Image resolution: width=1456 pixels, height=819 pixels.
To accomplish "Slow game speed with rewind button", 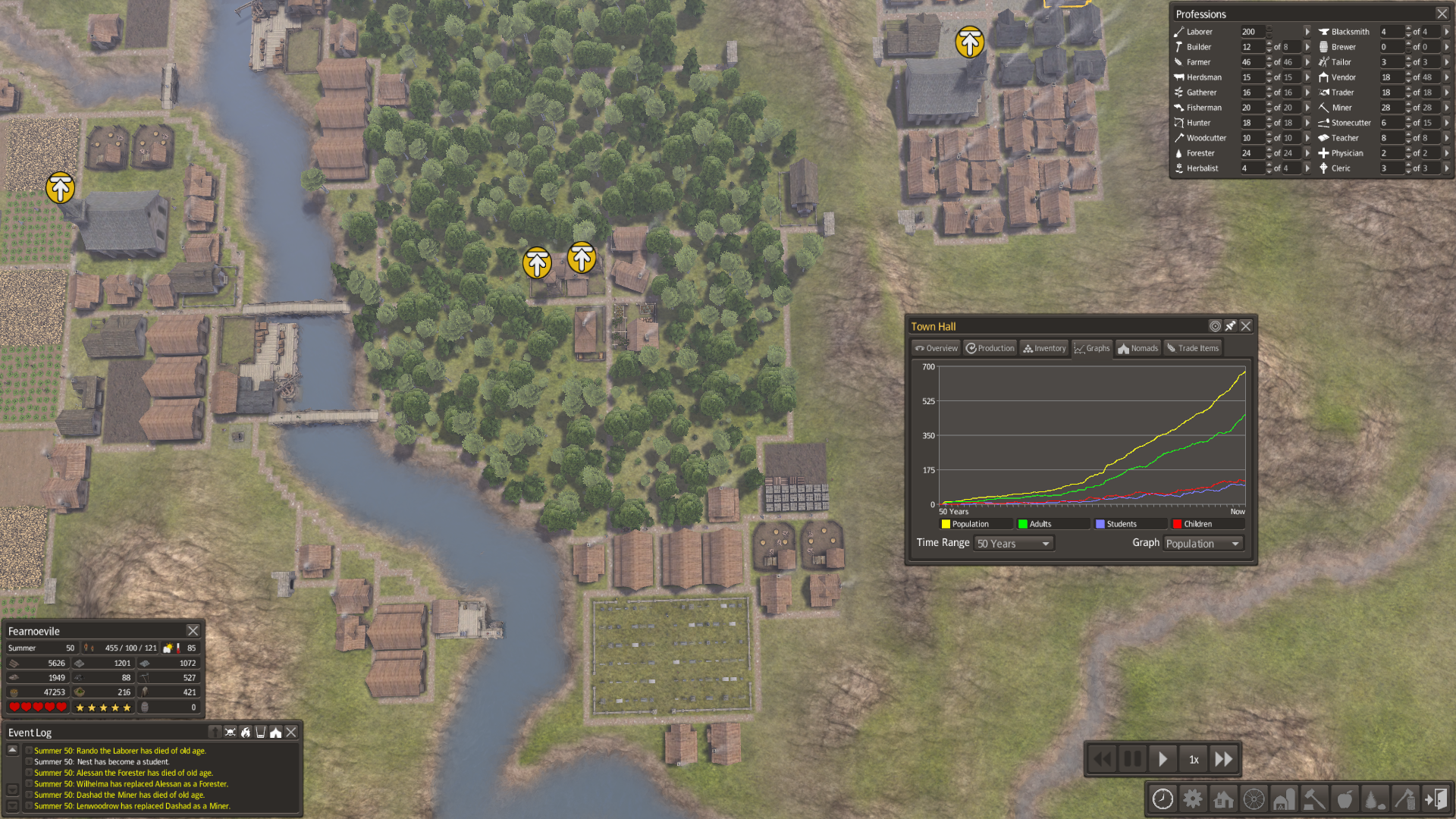I will [x=1102, y=759].
